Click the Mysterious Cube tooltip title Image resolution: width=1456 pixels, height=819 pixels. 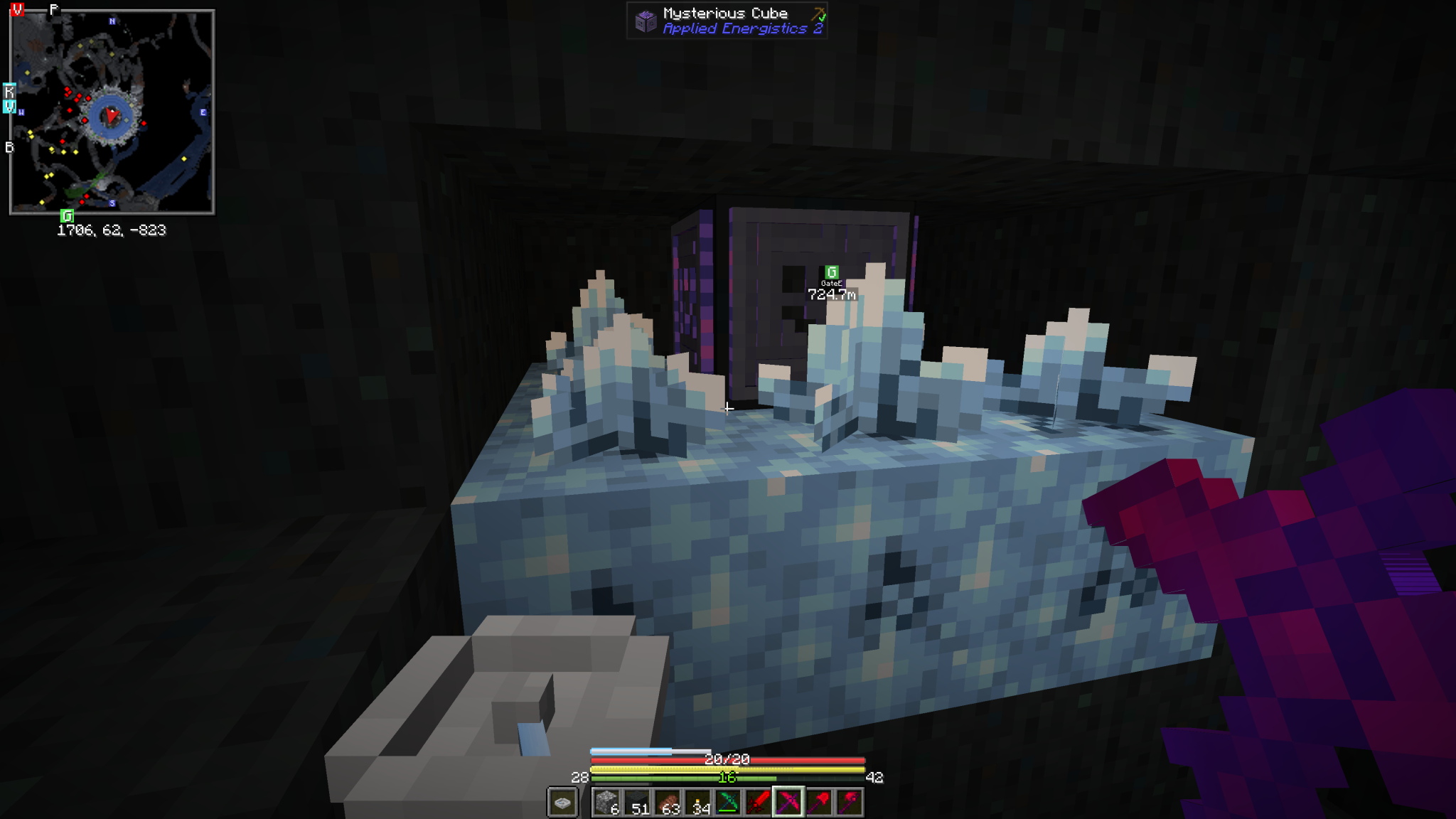point(724,12)
